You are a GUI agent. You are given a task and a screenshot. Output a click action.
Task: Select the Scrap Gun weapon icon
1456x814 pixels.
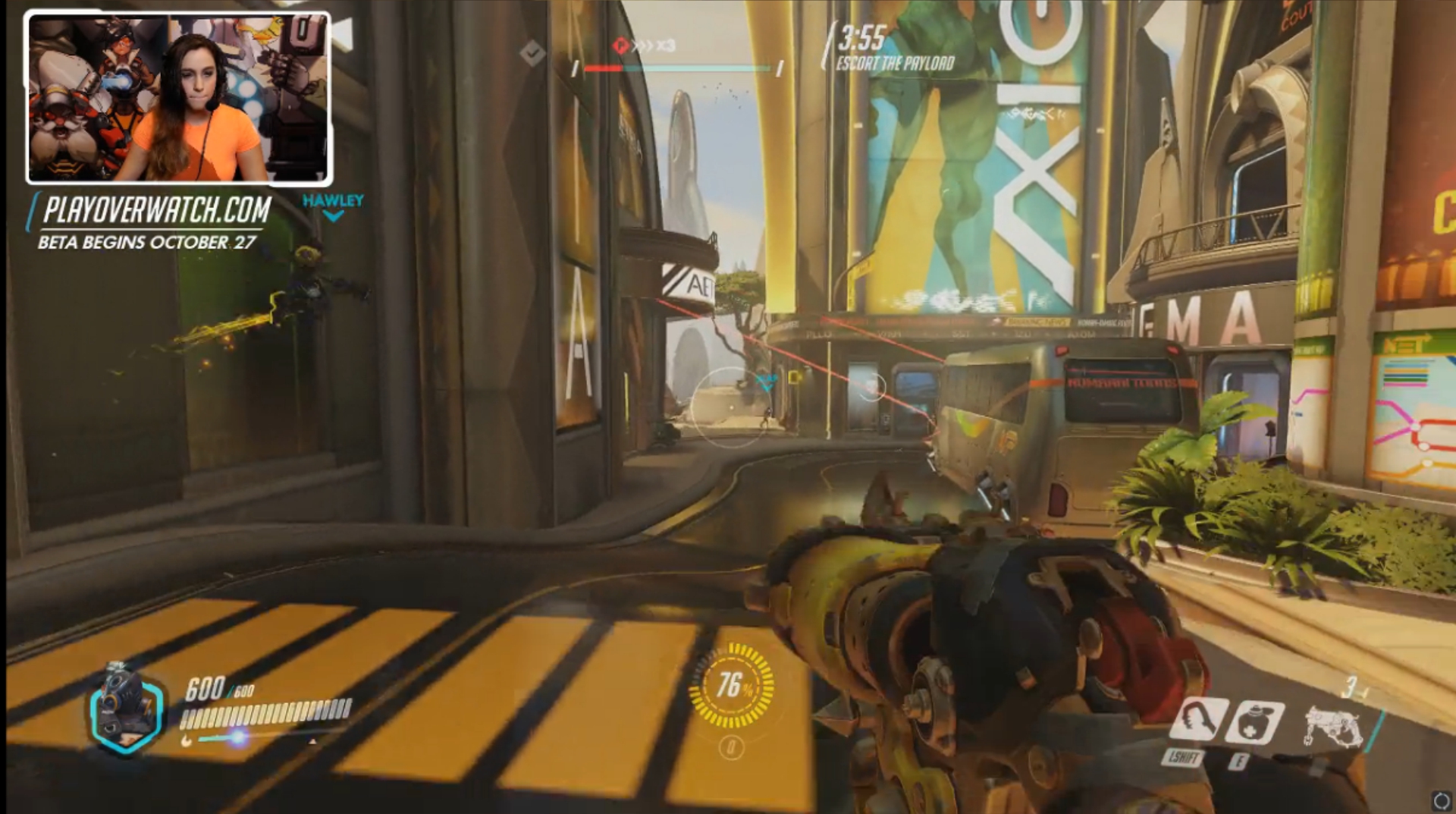click(x=1333, y=726)
